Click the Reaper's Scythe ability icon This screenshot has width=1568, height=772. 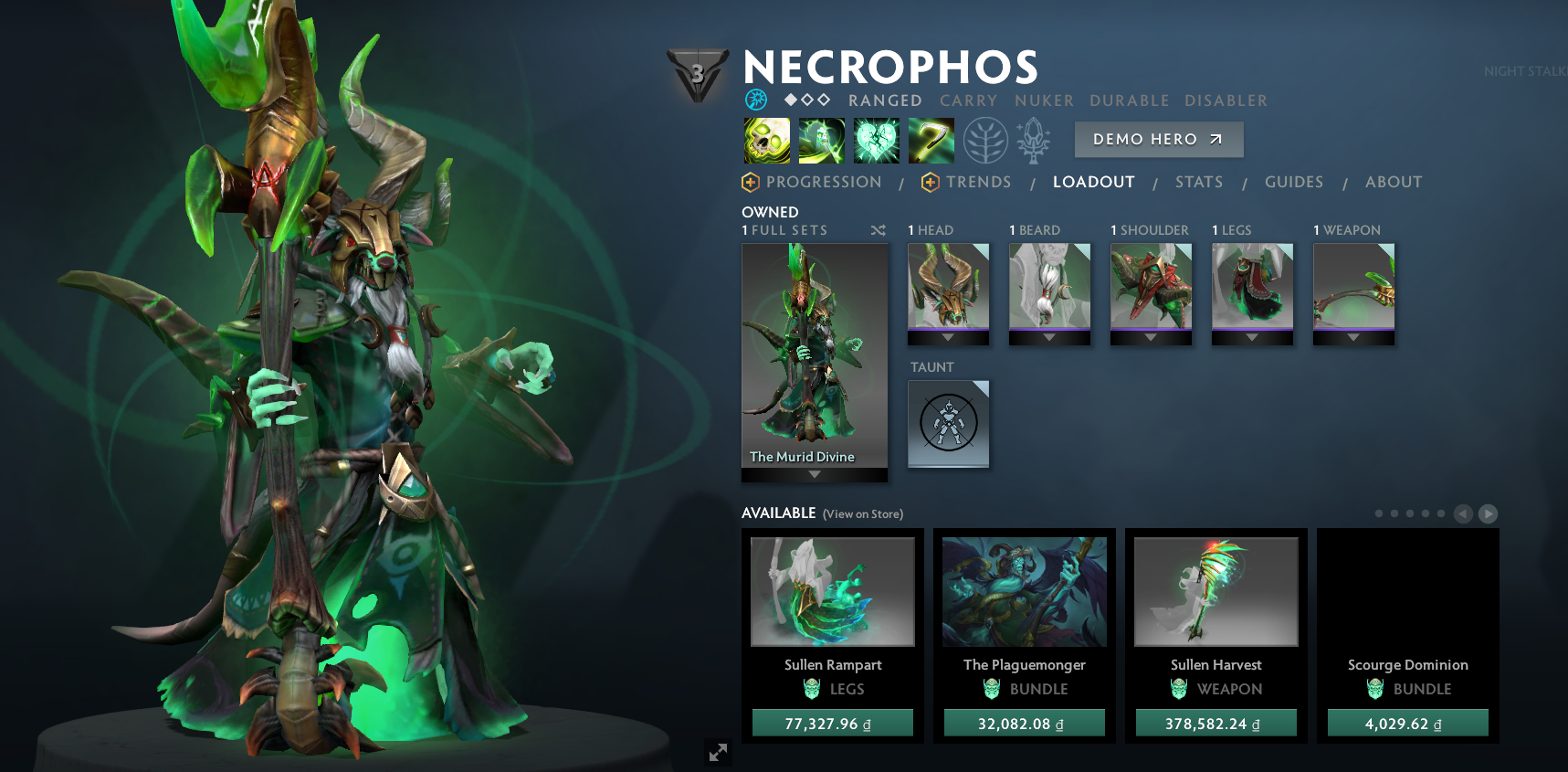tap(931, 141)
